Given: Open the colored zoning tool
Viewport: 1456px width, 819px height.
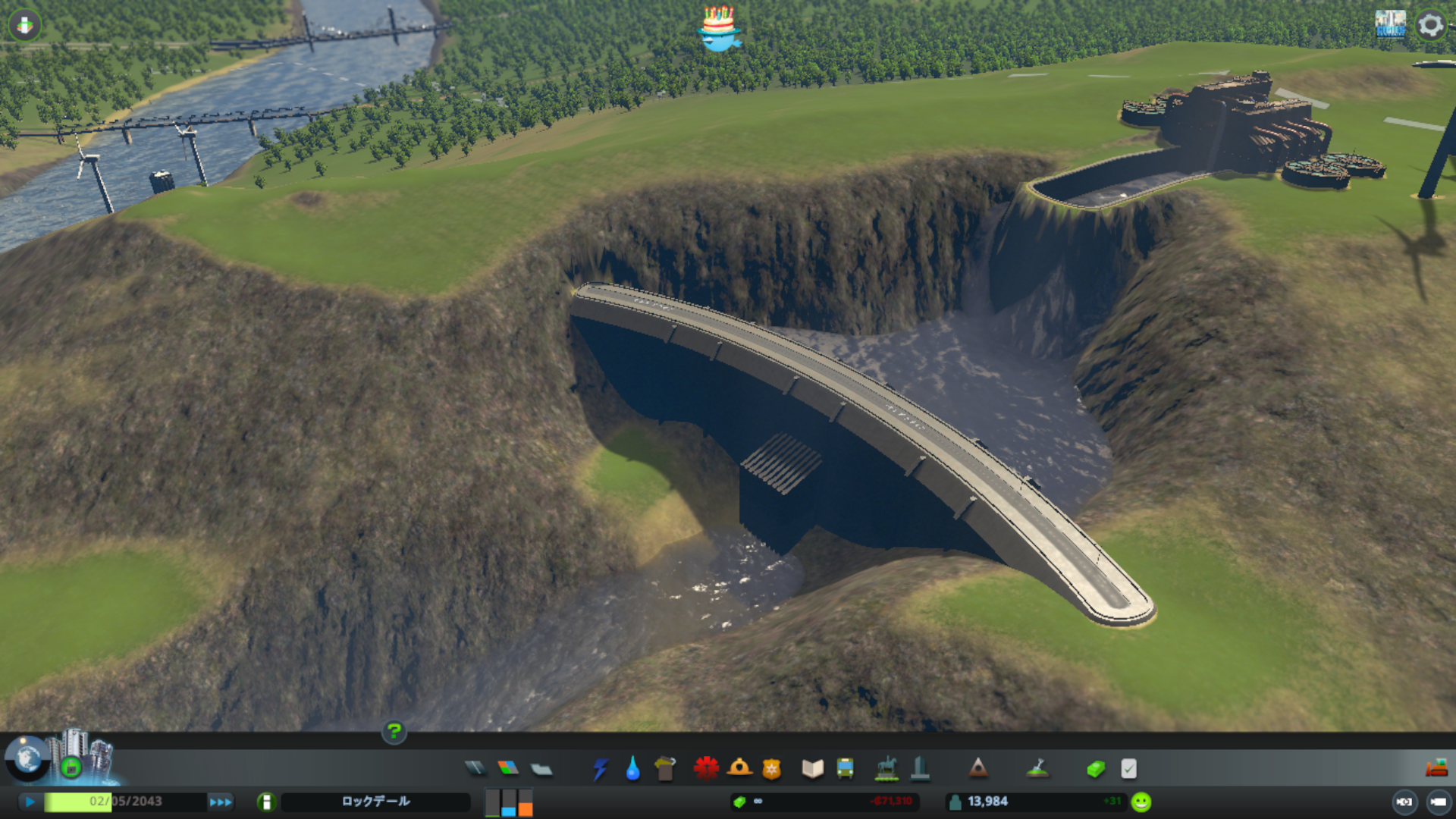Looking at the screenshot, I should (508, 769).
